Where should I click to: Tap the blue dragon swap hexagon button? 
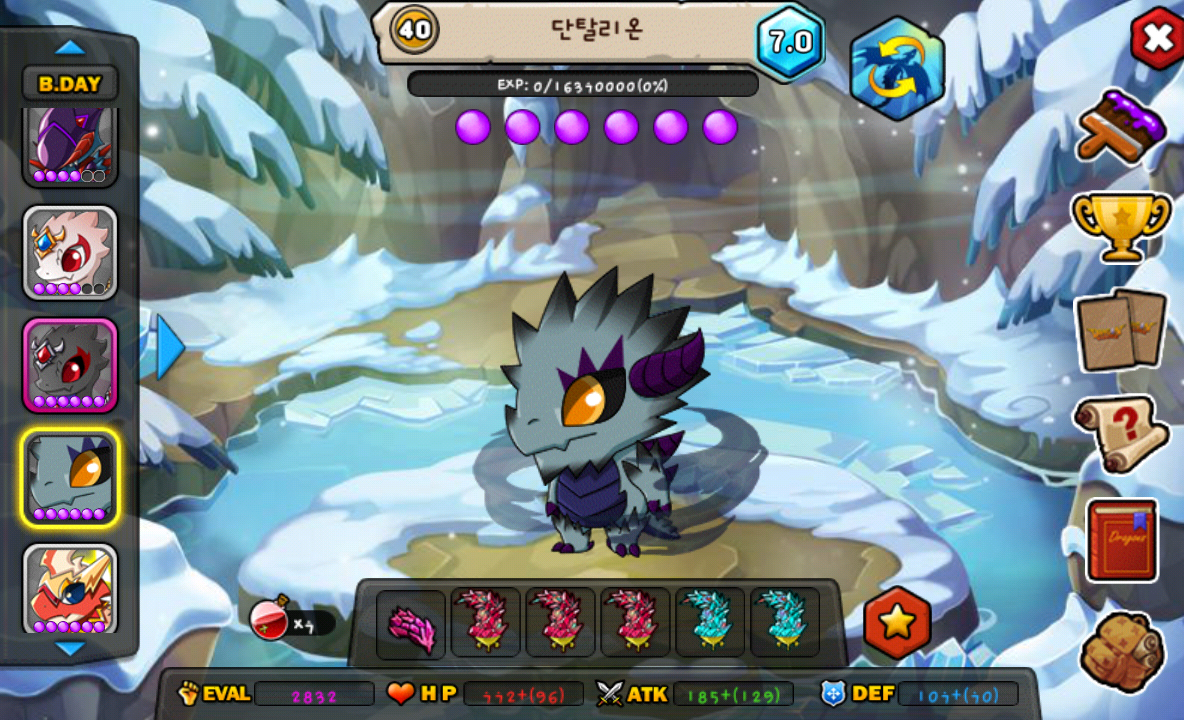(x=897, y=69)
